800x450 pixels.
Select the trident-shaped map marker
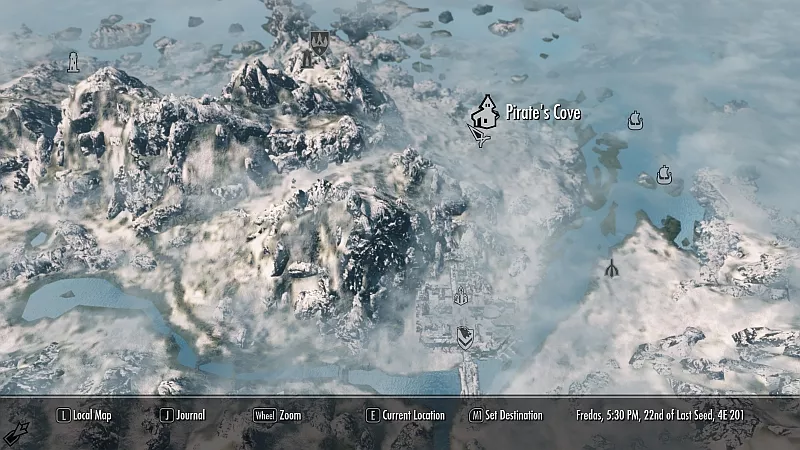point(611,268)
